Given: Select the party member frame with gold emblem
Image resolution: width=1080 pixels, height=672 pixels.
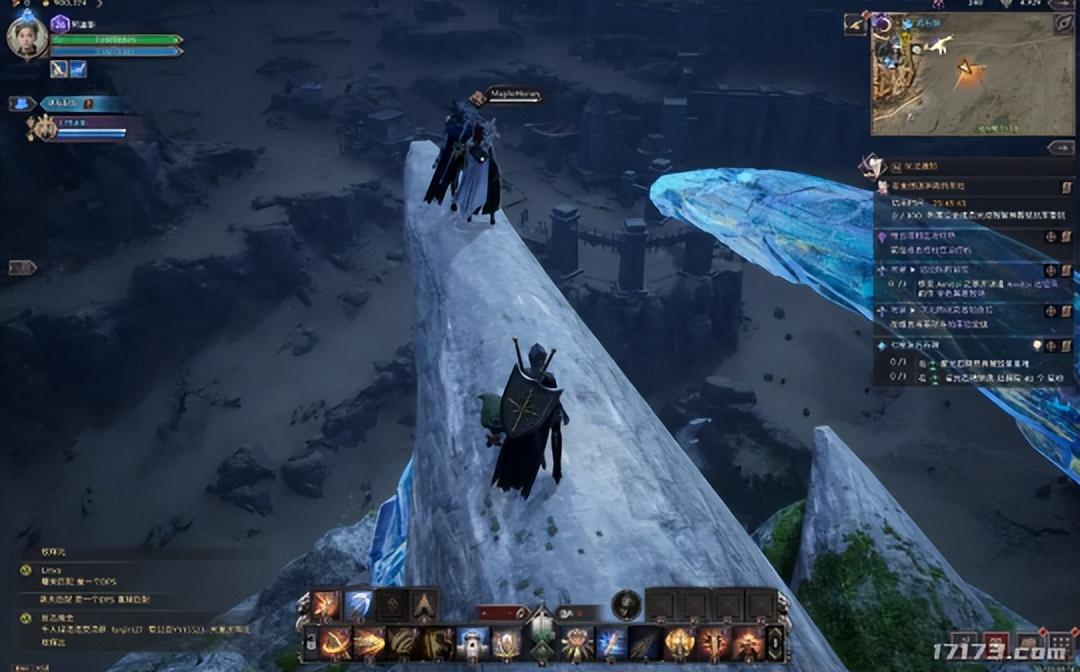Looking at the screenshot, I should [44, 128].
